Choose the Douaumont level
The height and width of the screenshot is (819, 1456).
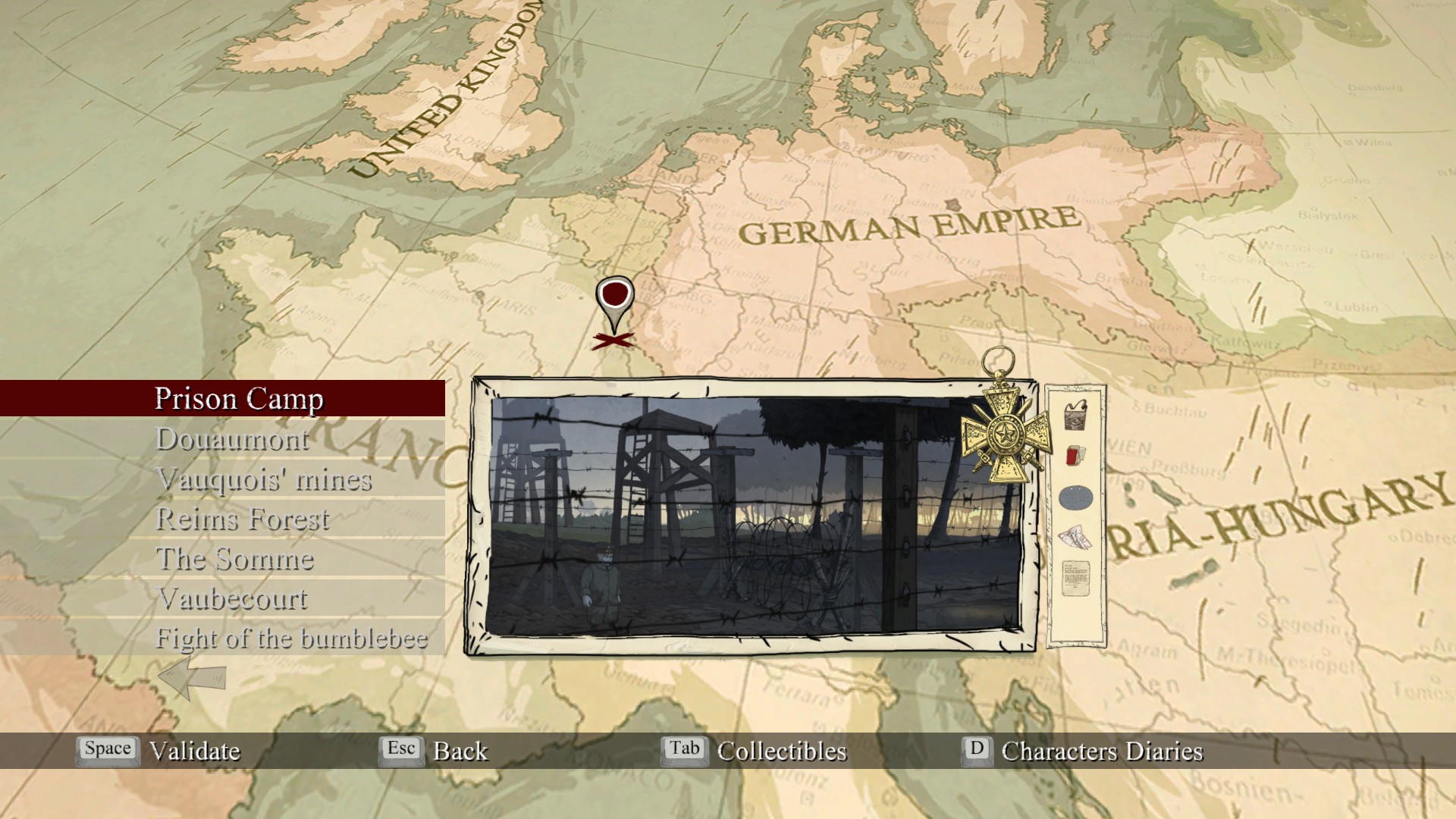tap(232, 439)
